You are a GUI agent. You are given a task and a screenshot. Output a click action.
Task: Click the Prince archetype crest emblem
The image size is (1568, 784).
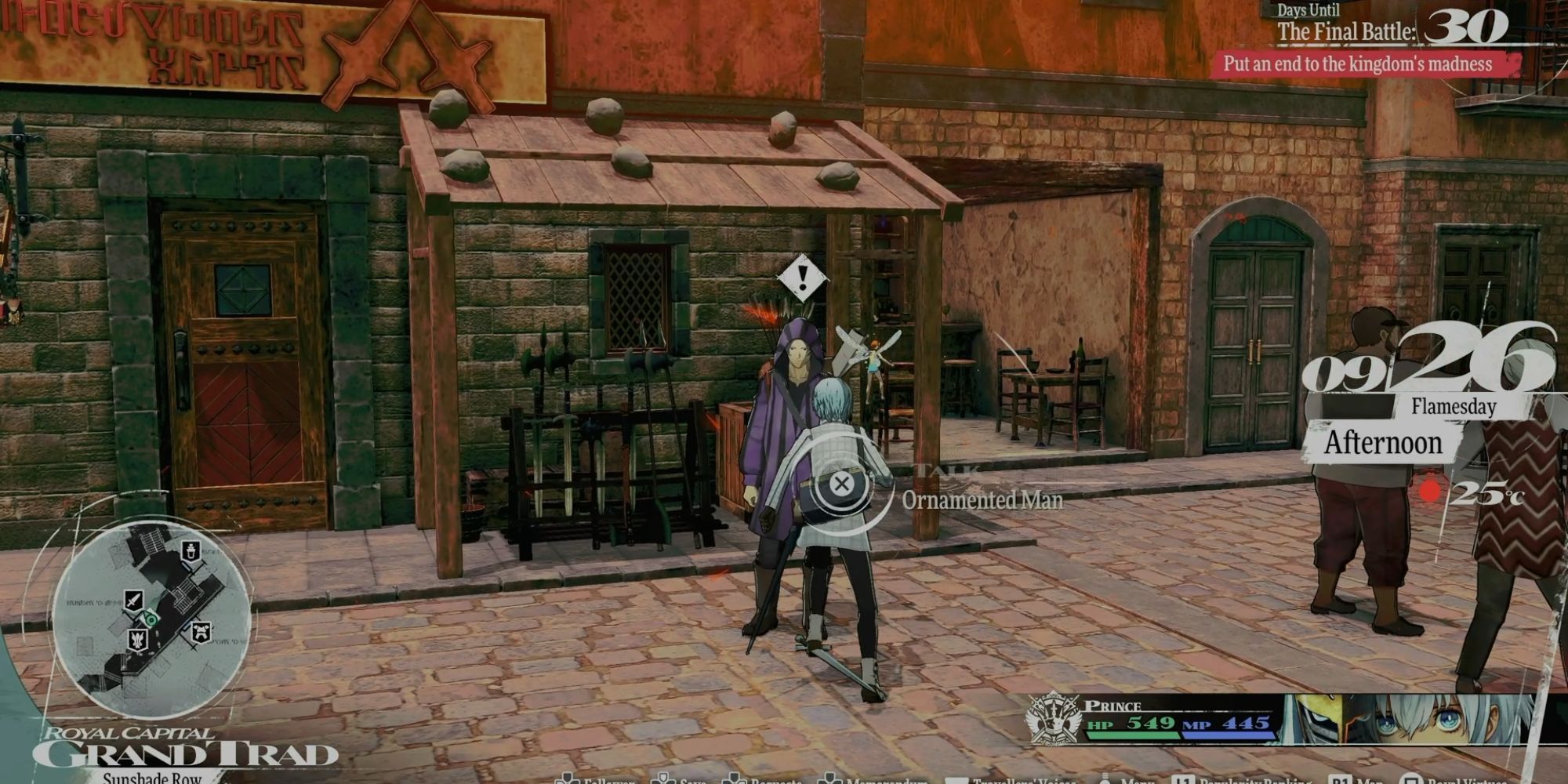(1053, 719)
